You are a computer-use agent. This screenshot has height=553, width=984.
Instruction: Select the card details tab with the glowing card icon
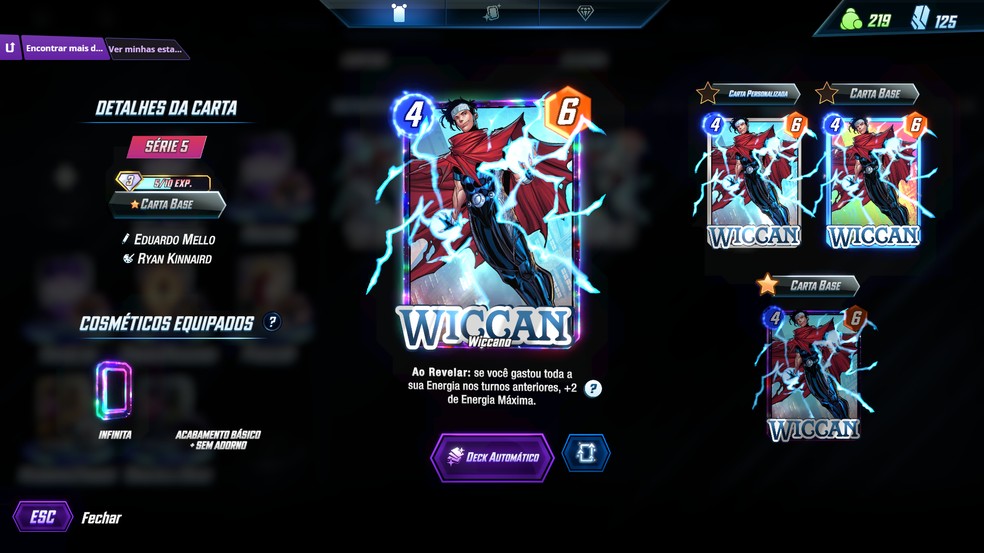click(399, 13)
